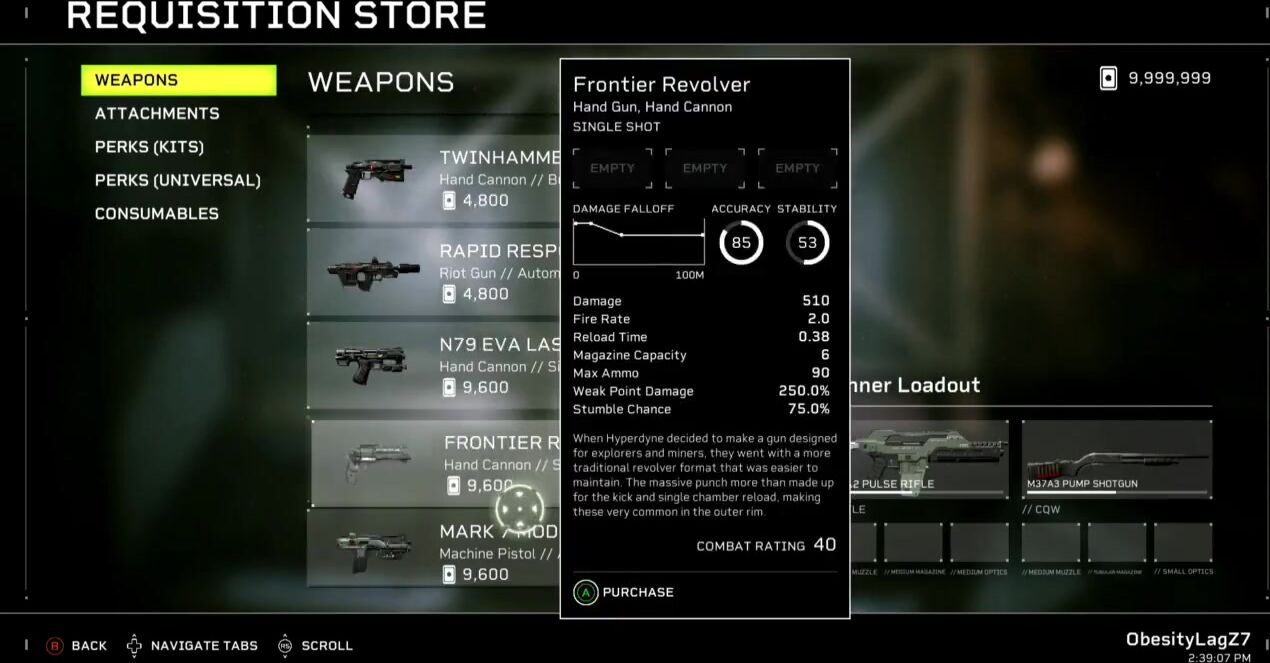
Task: Purchase the Frontier Revolver
Action: [x=624, y=592]
